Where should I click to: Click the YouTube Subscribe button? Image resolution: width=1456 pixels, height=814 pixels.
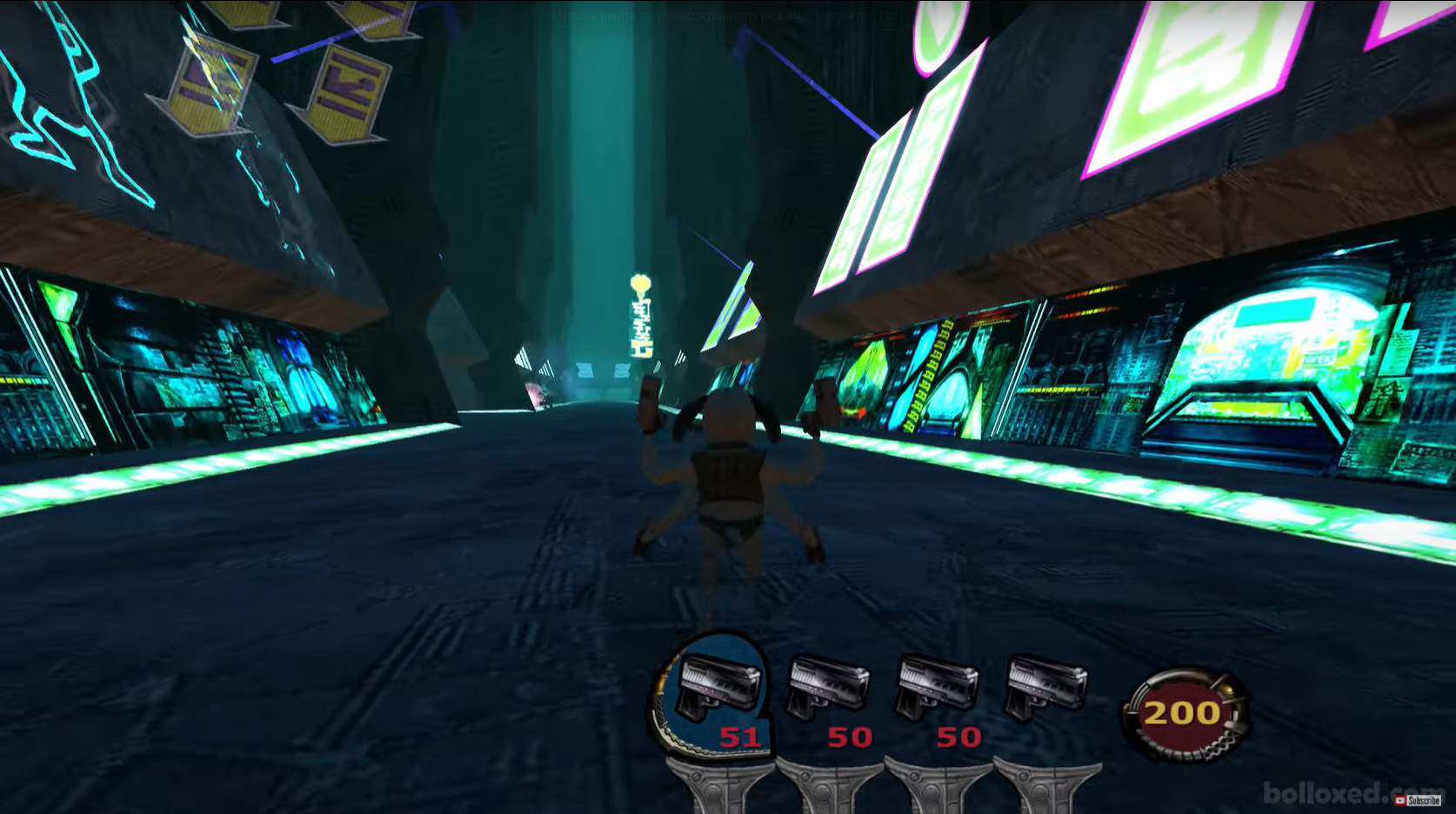coord(1418,800)
